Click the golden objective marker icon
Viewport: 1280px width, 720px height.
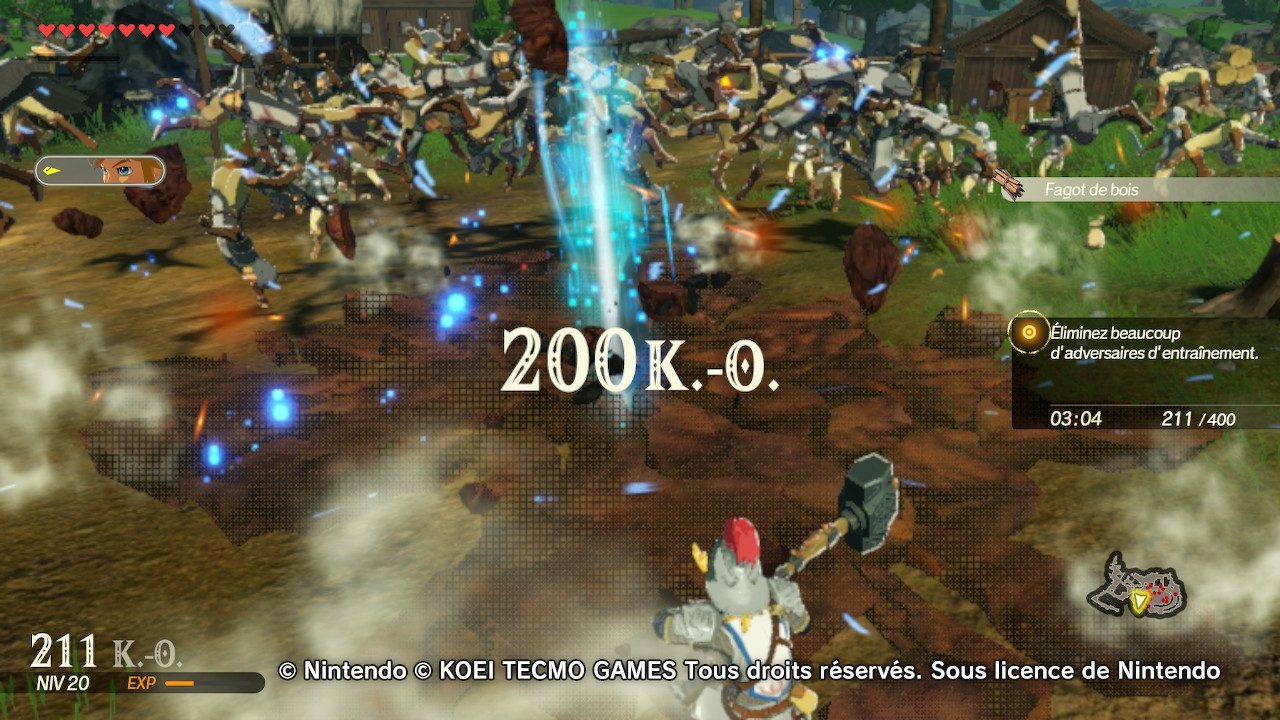(x=1027, y=333)
